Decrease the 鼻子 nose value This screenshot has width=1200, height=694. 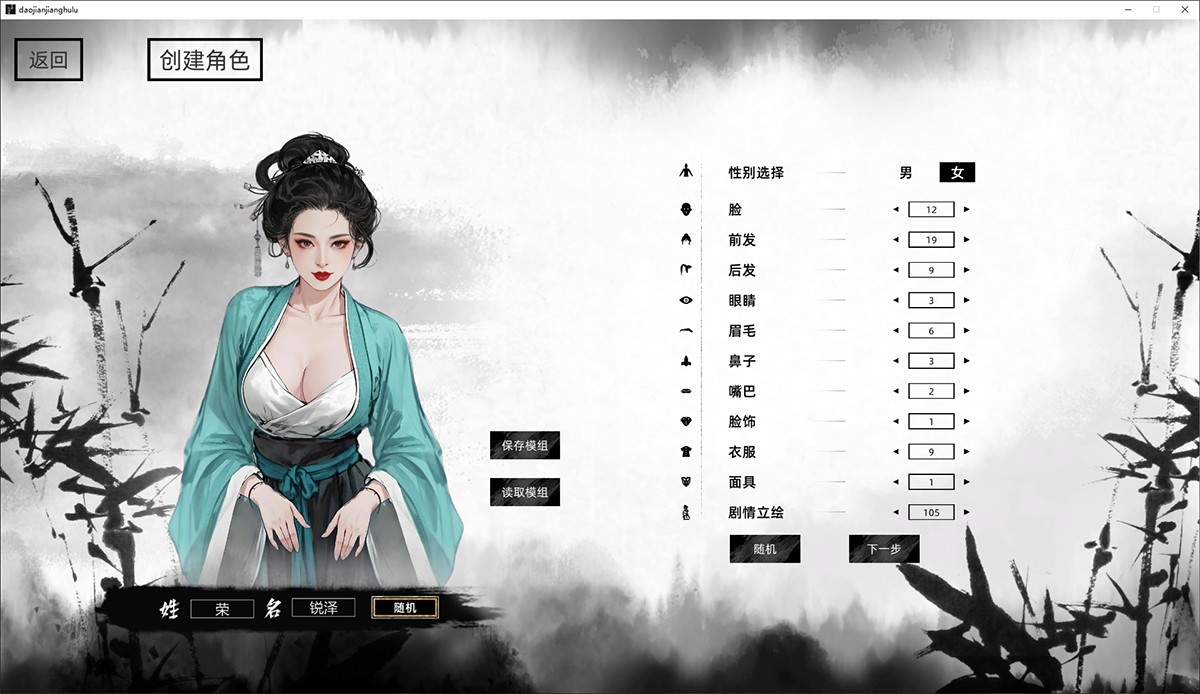click(x=896, y=361)
